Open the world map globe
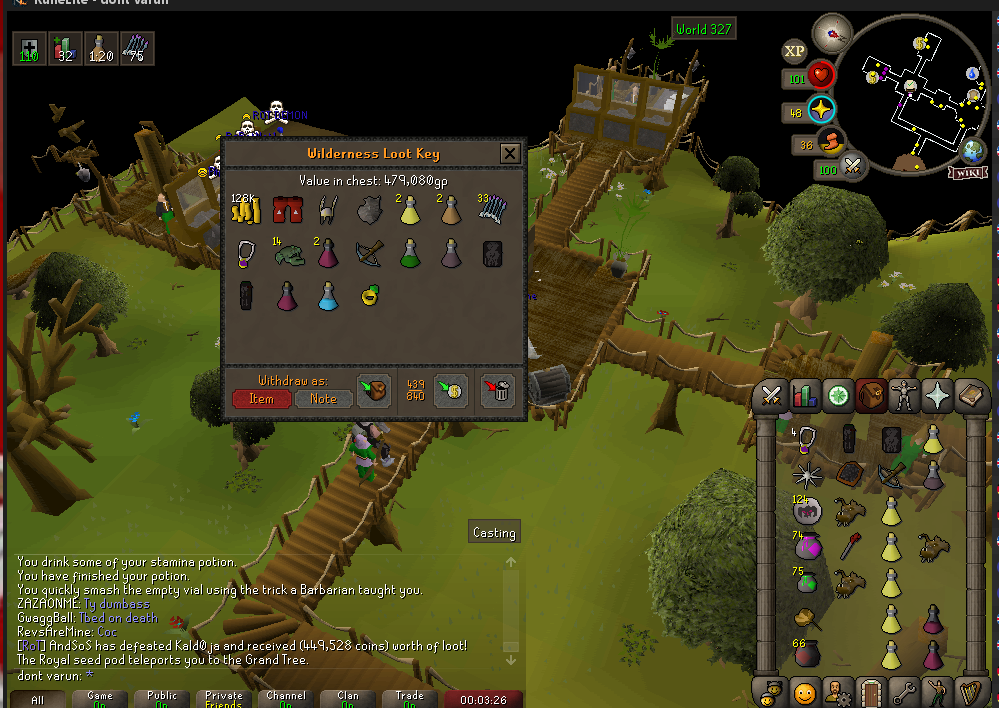 point(974,151)
